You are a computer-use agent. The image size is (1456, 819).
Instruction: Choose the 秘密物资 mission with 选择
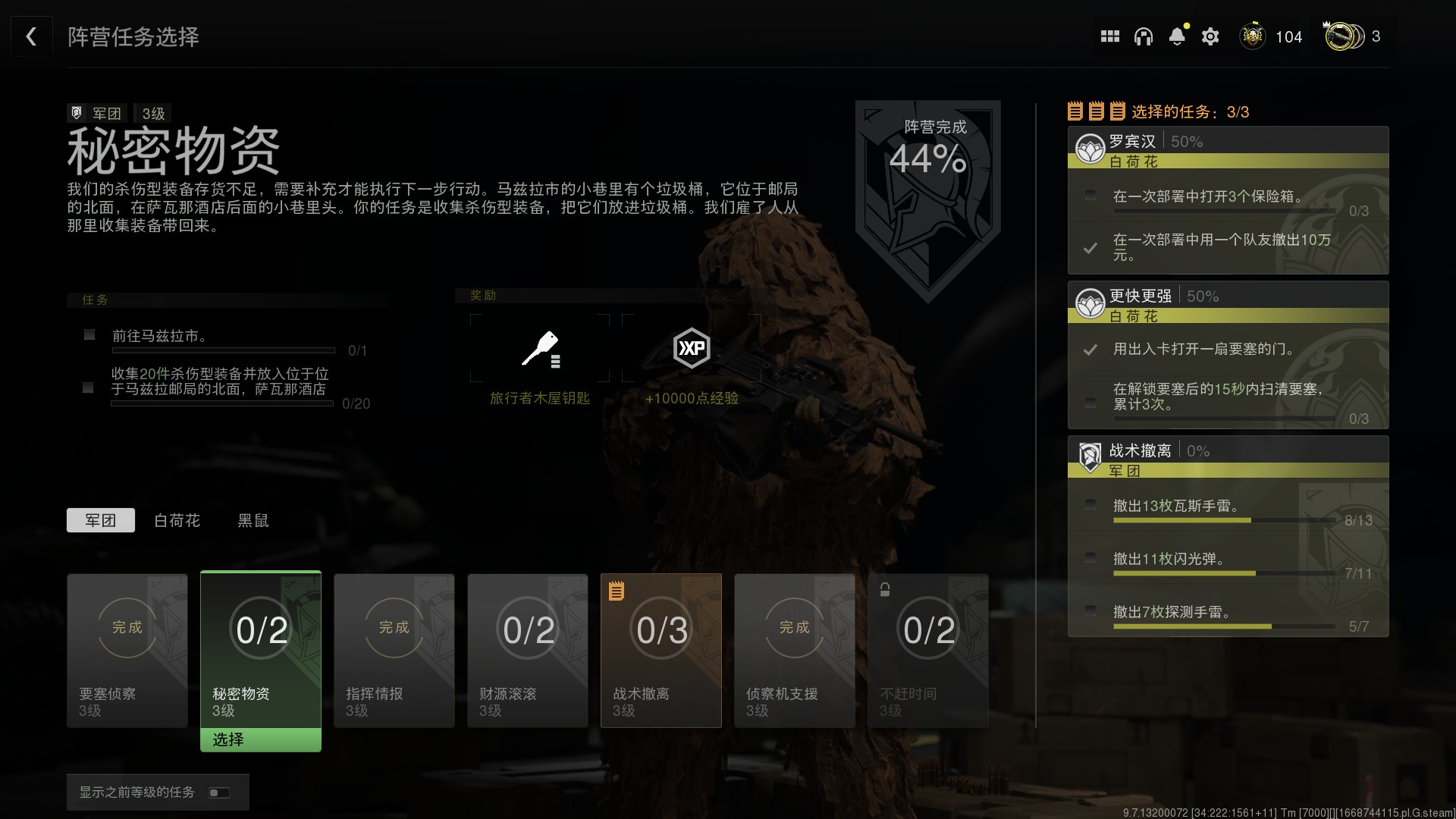[260, 739]
